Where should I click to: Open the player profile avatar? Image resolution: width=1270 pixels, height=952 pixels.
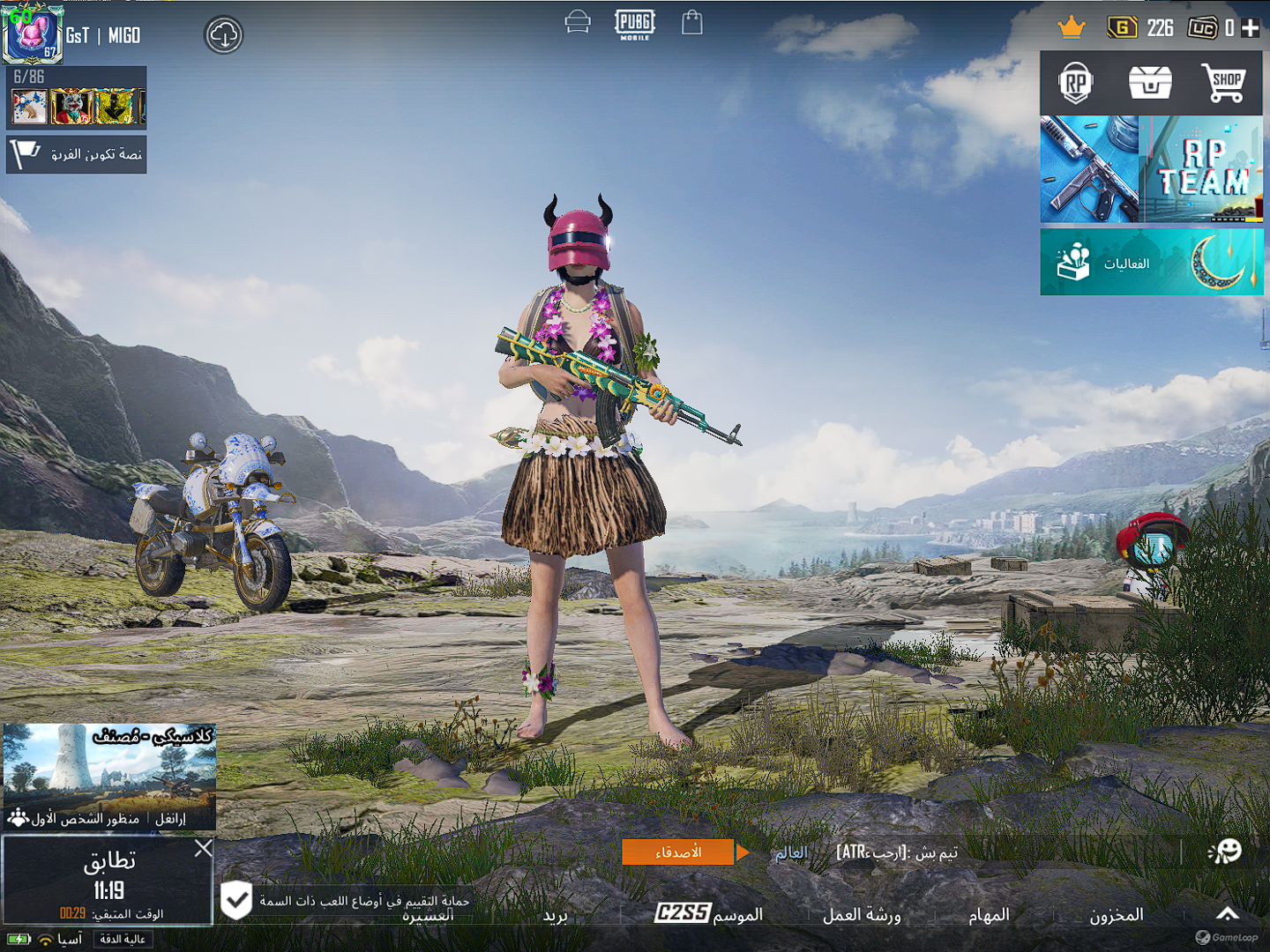coord(33,34)
